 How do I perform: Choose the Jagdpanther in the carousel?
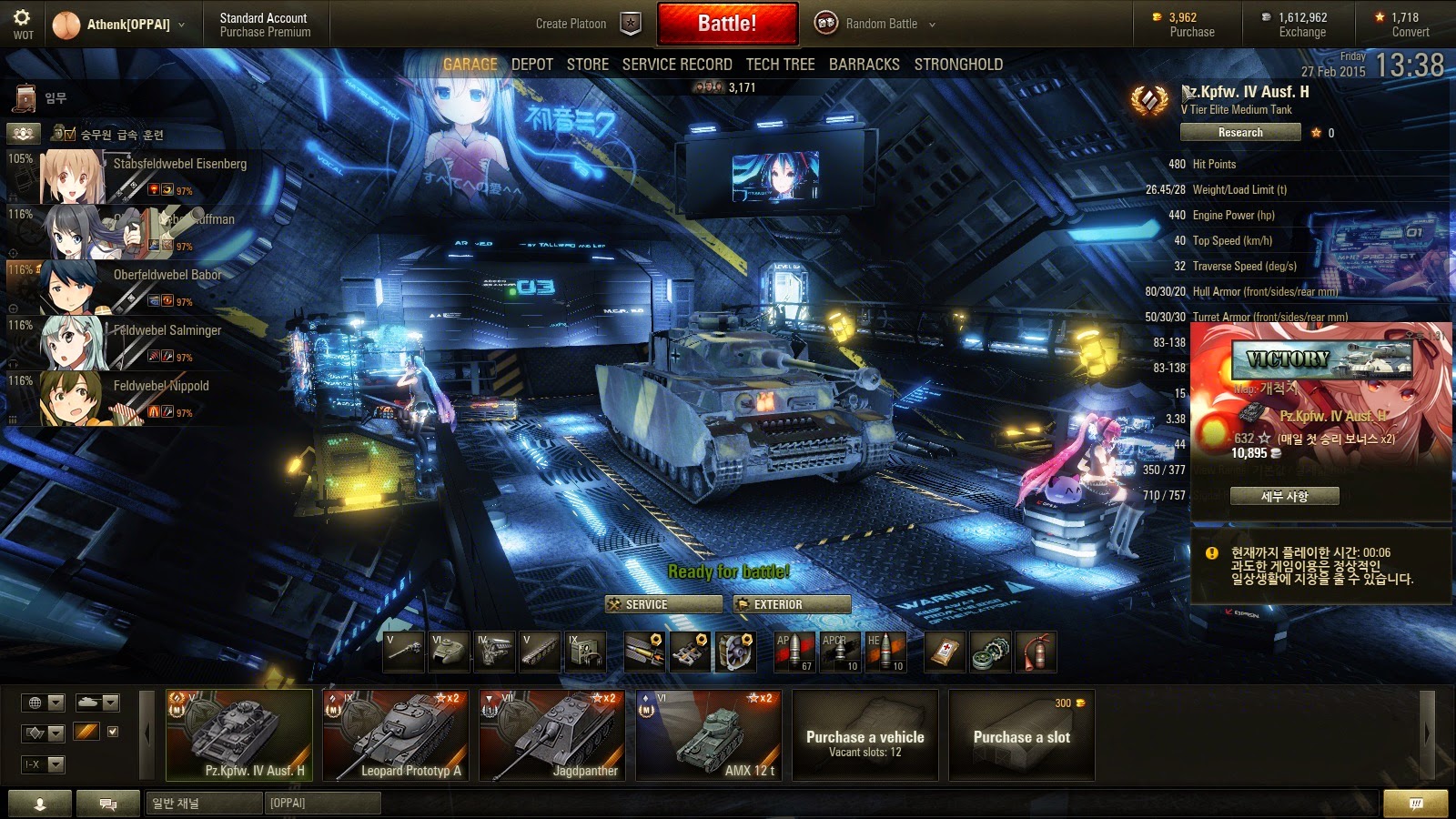coord(552,735)
